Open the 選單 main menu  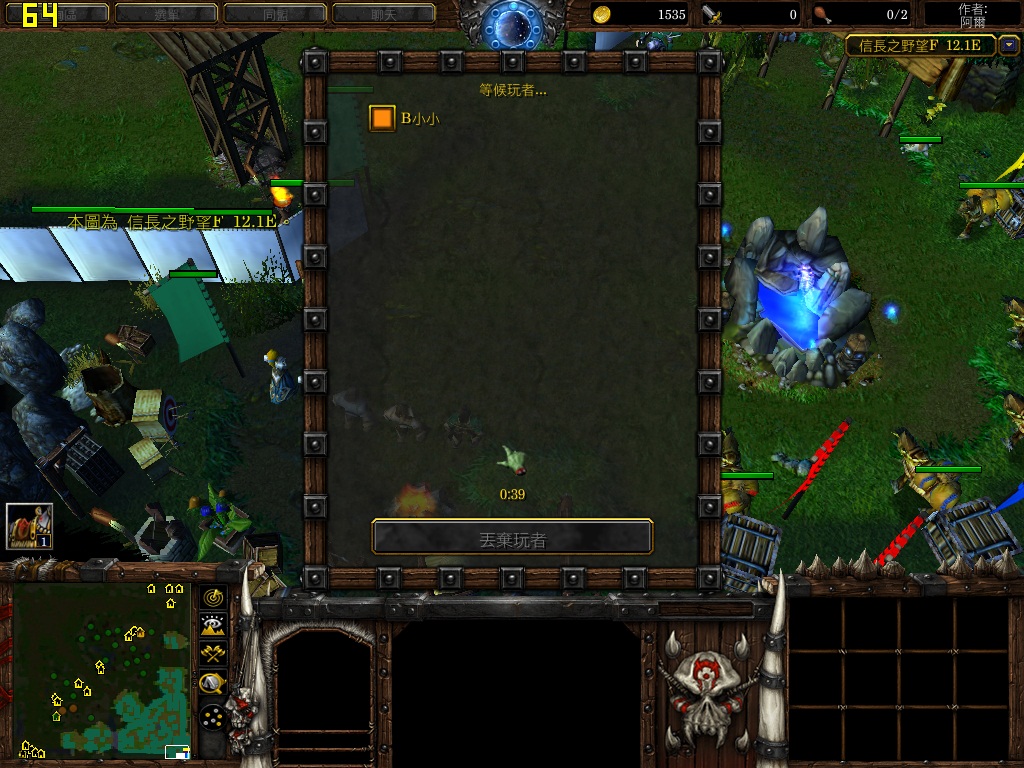pyautogui.click(x=166, y=14)
